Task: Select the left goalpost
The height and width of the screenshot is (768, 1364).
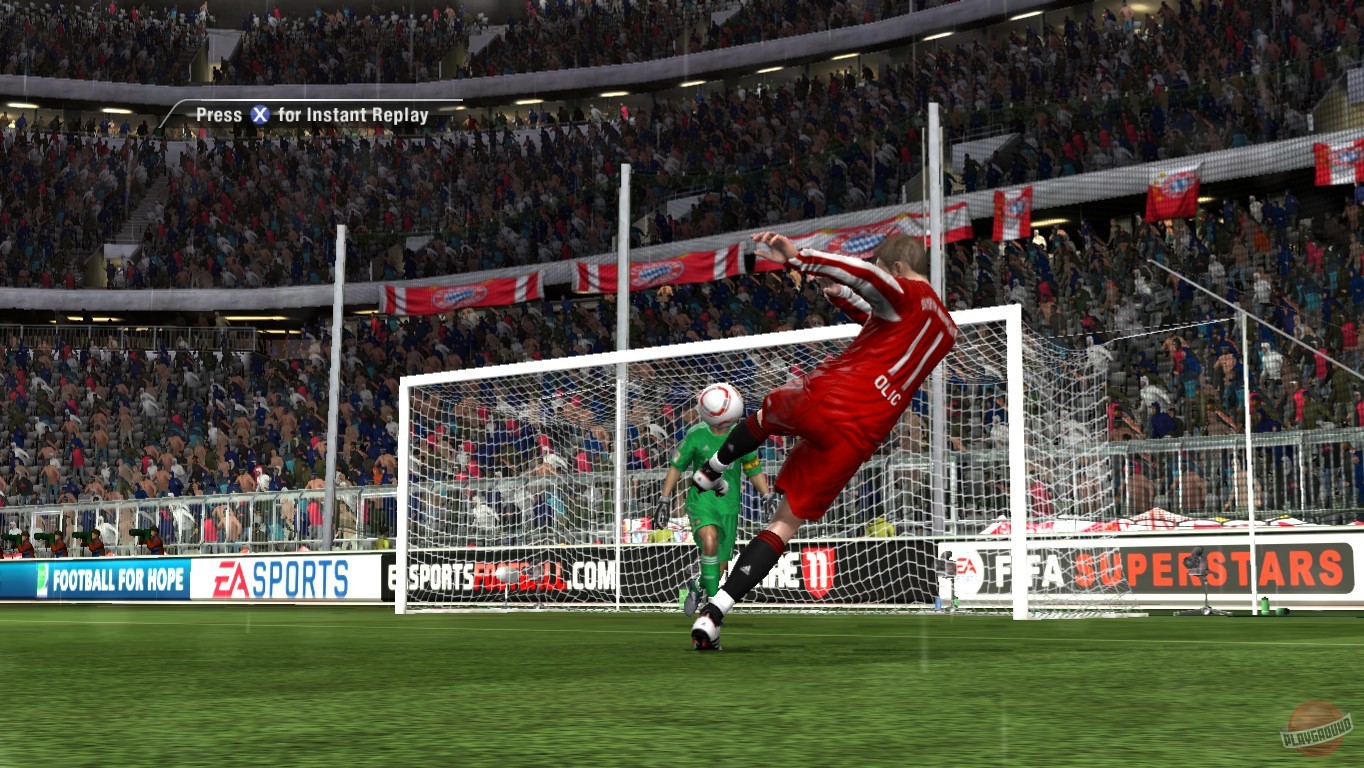Action: pos(404,490)
